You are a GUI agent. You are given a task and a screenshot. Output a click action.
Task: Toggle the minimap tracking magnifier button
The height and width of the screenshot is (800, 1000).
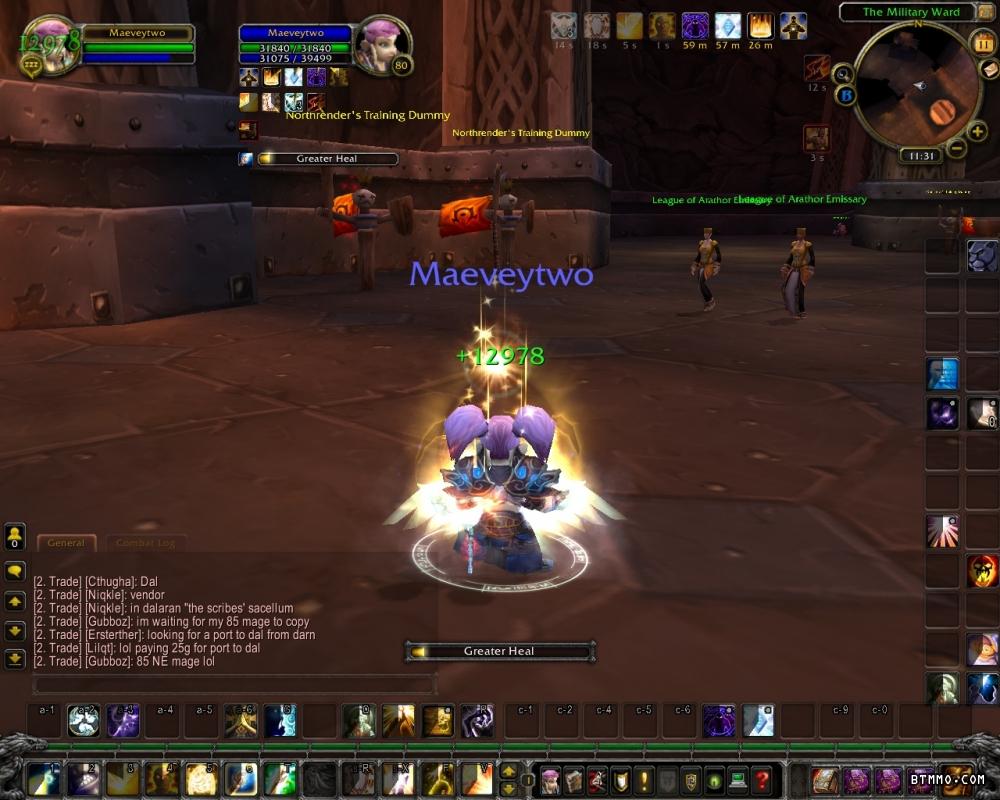[842, 74]
